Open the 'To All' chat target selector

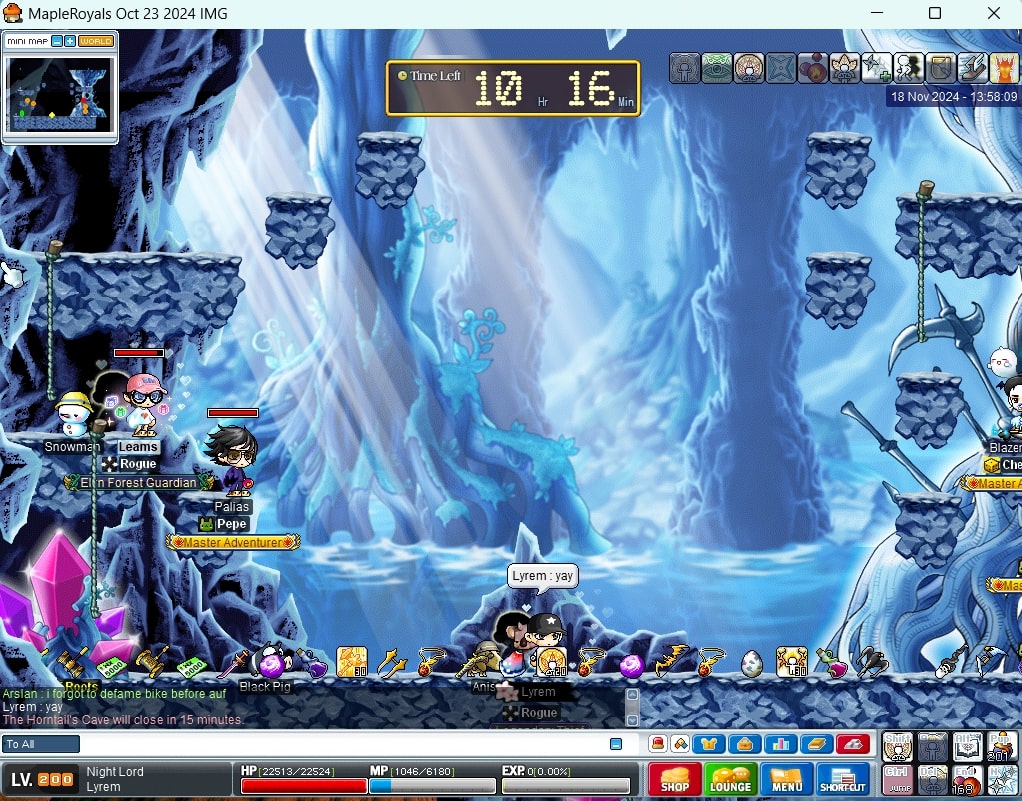(41, 744)
